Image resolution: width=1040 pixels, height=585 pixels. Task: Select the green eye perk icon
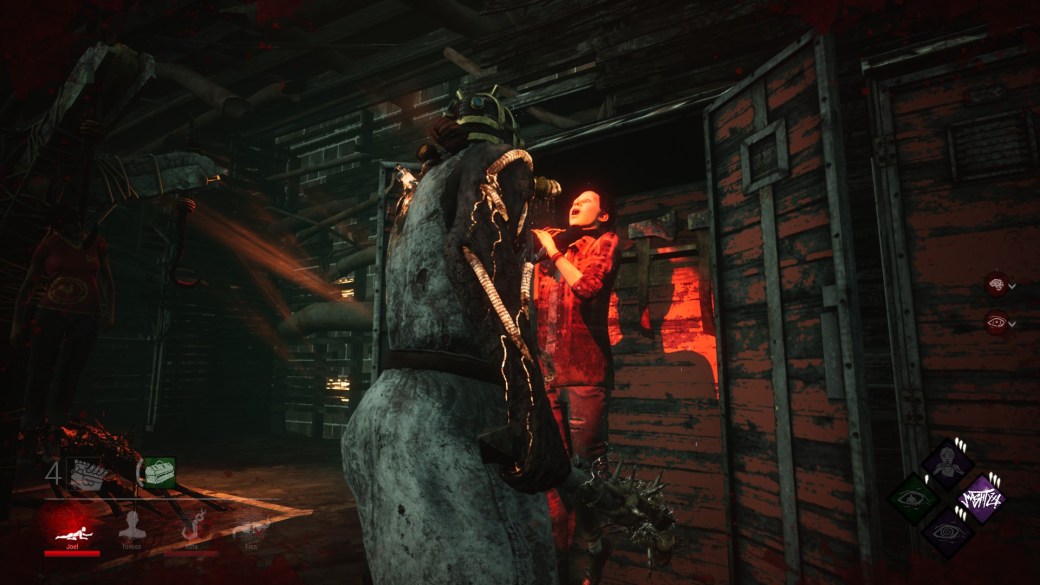coord(912,498)
